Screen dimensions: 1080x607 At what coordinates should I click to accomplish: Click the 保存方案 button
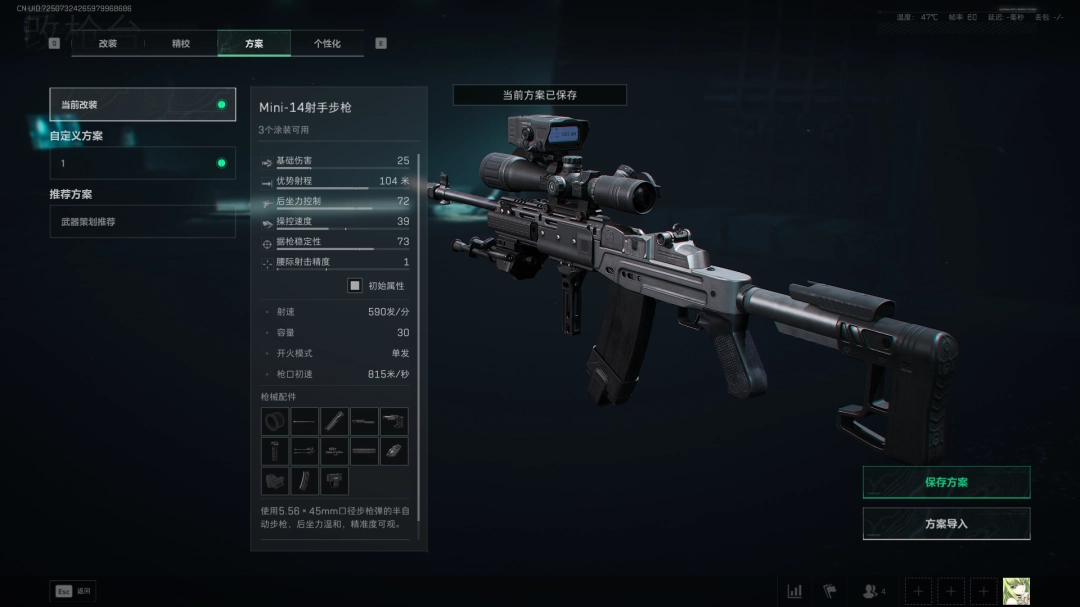(946, 482)
